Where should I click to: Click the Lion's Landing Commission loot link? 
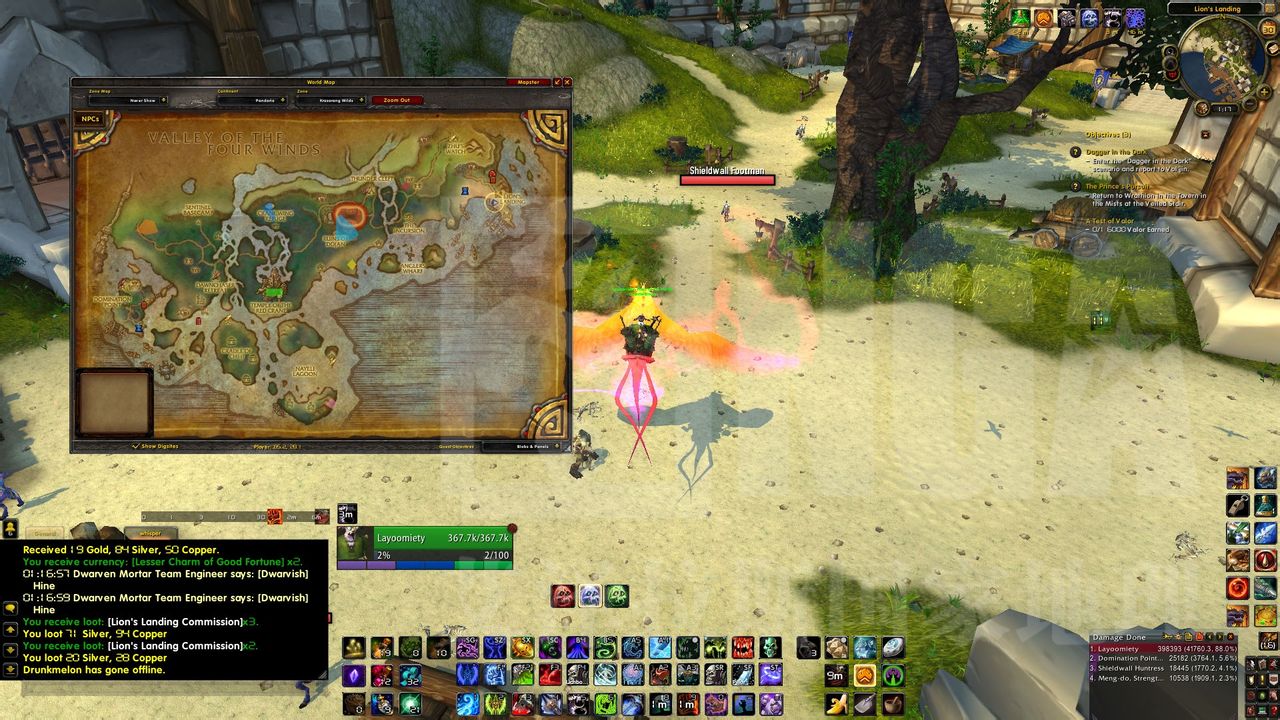pyautogui.click(x=174, y=621)
